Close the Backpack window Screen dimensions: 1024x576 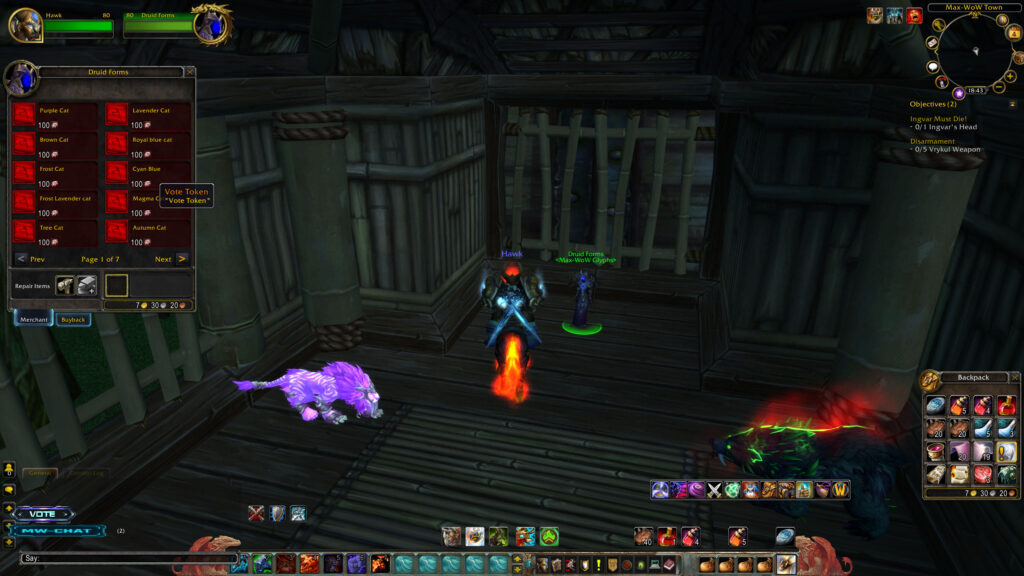[1014, 377]
